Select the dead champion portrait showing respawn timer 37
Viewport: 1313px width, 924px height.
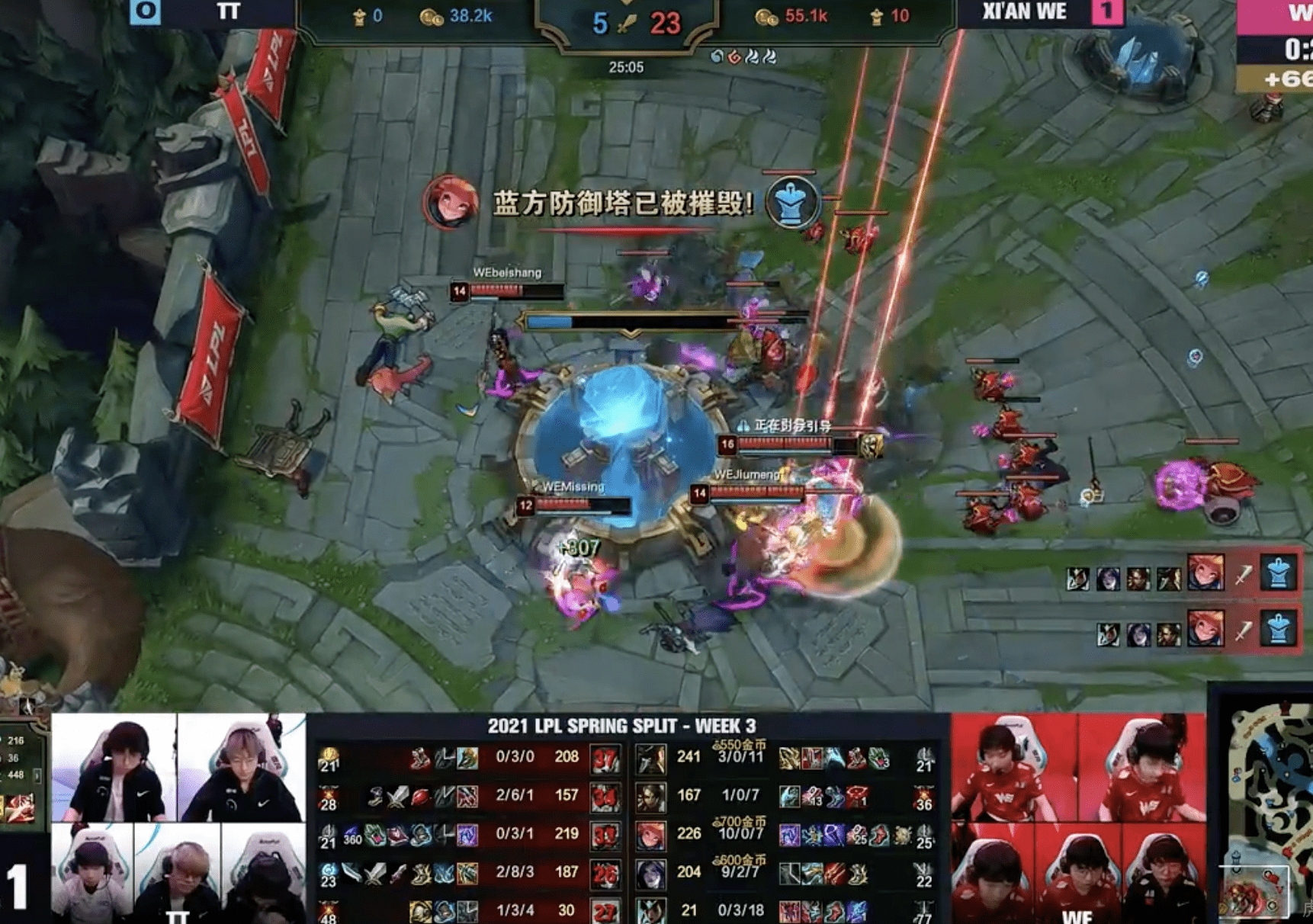pyautogui.click(x=605, y=758)
